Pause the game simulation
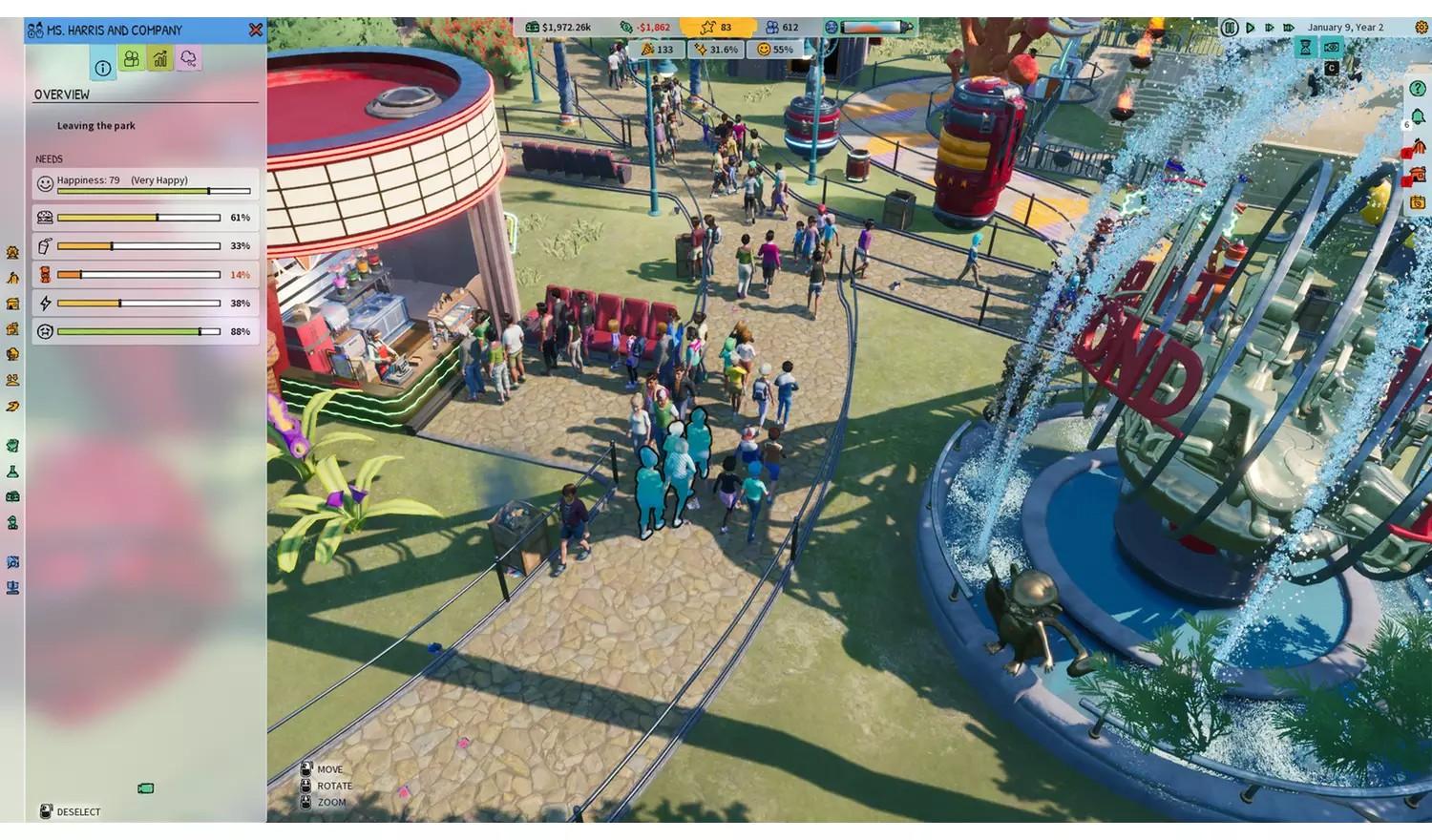The image size is (1432, 840). [1231, 27]
